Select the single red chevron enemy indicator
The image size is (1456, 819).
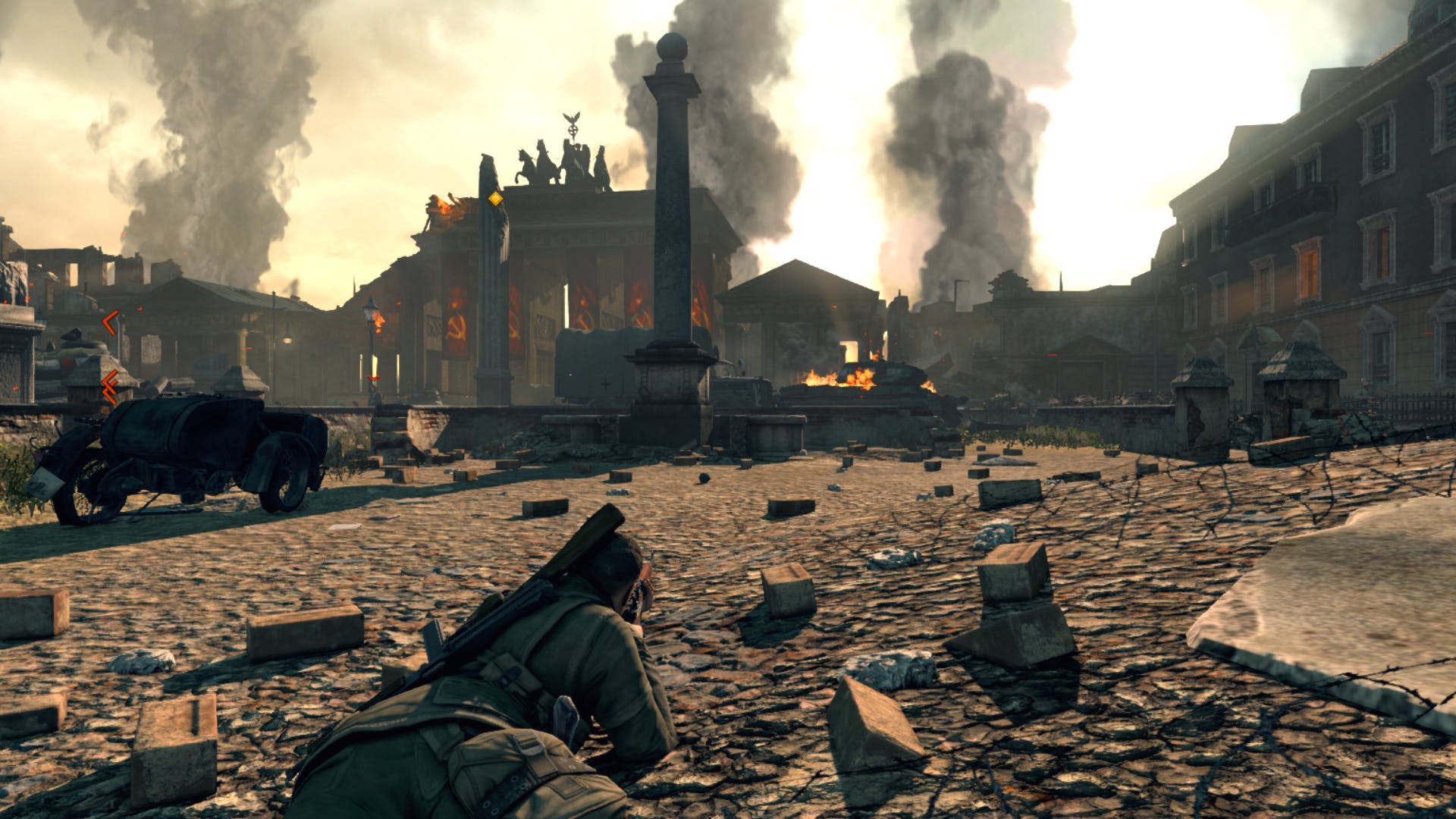110,322
